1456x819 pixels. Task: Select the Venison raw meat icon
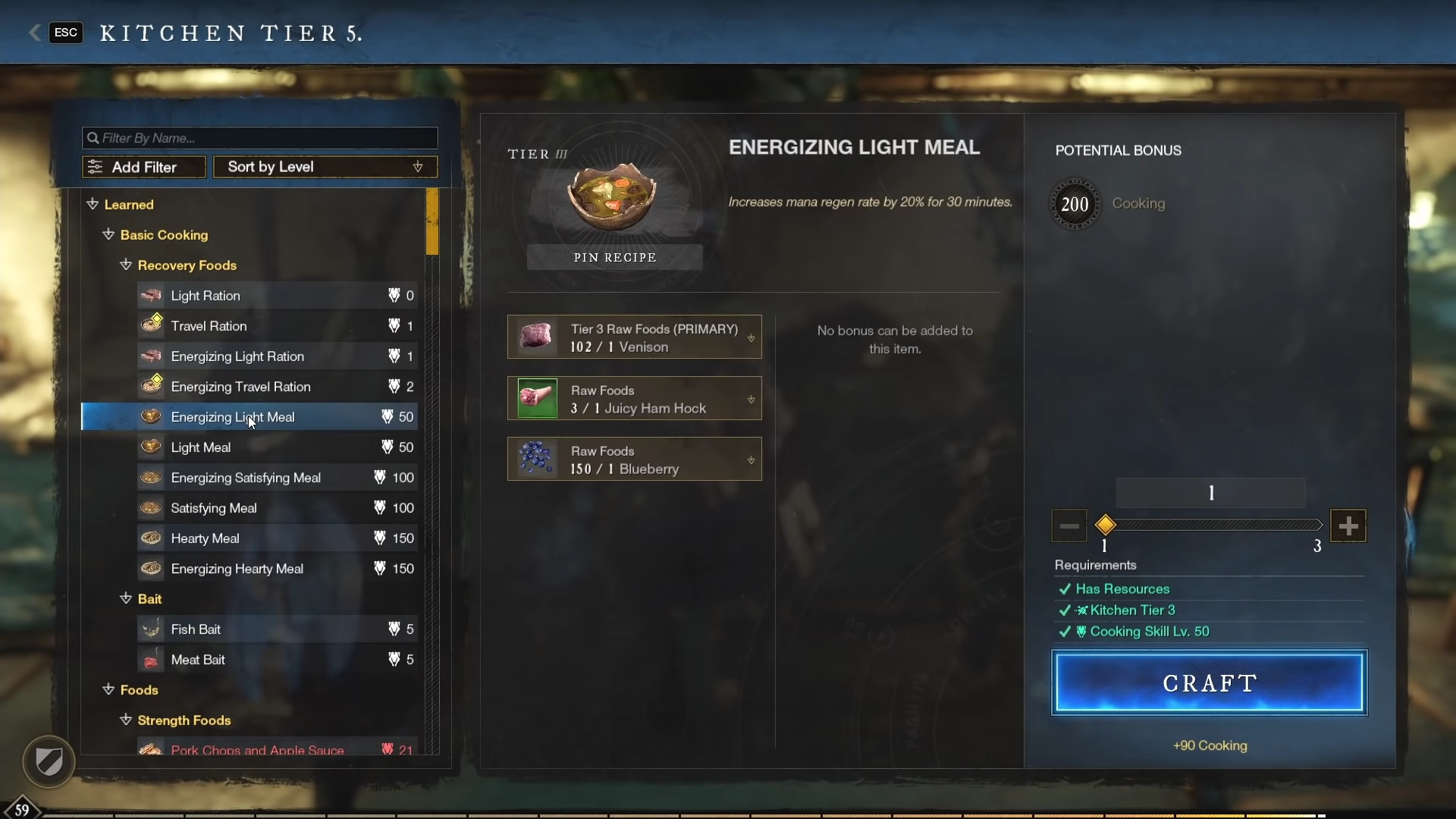pos(536,337)
